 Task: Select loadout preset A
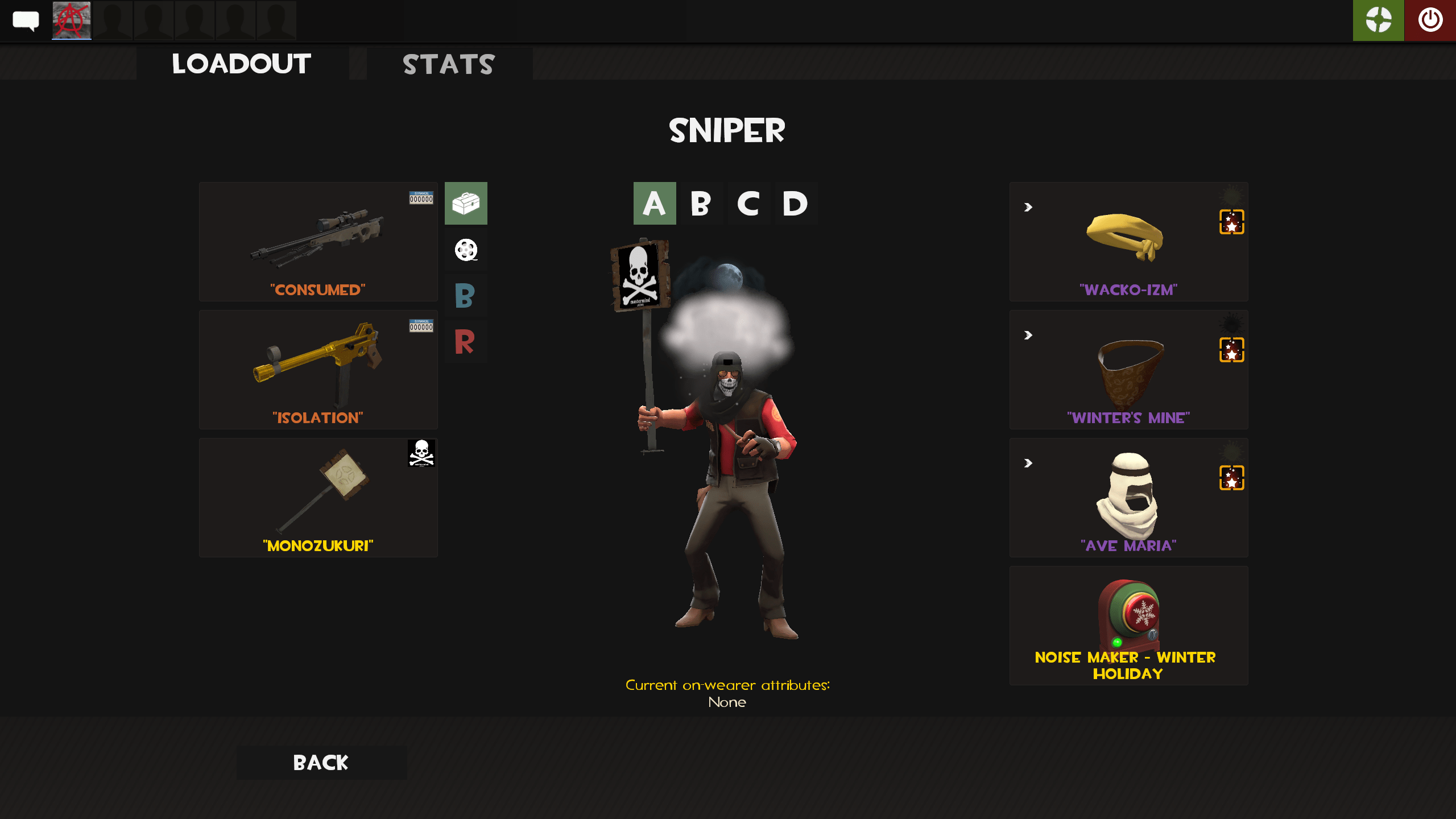tap(654, 204)
